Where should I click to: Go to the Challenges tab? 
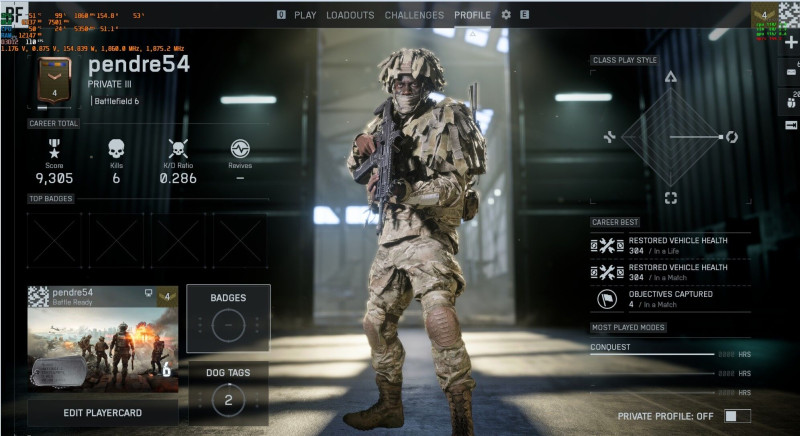[414, 15]
